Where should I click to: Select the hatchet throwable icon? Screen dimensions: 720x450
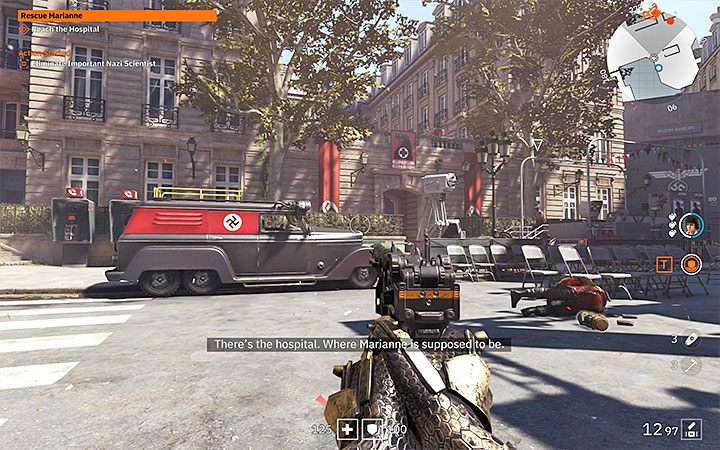point(691,365)
